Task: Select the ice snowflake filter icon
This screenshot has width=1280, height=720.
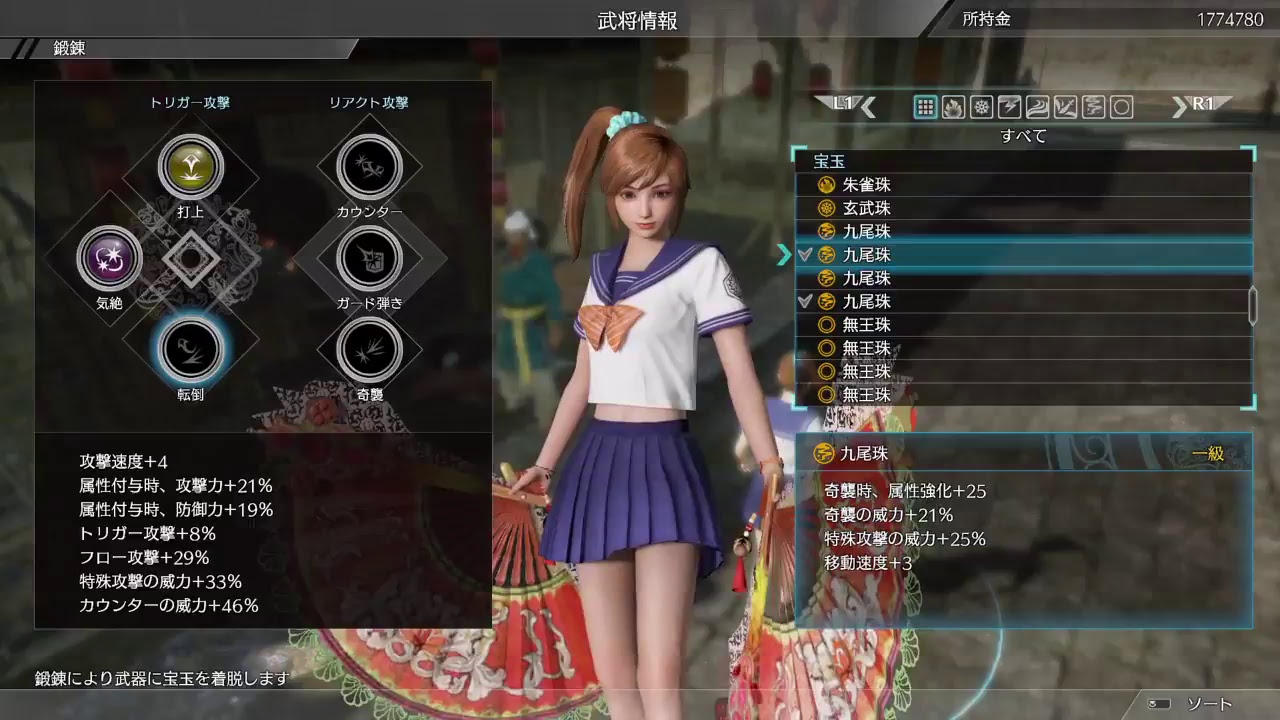Action: (979, 107)
